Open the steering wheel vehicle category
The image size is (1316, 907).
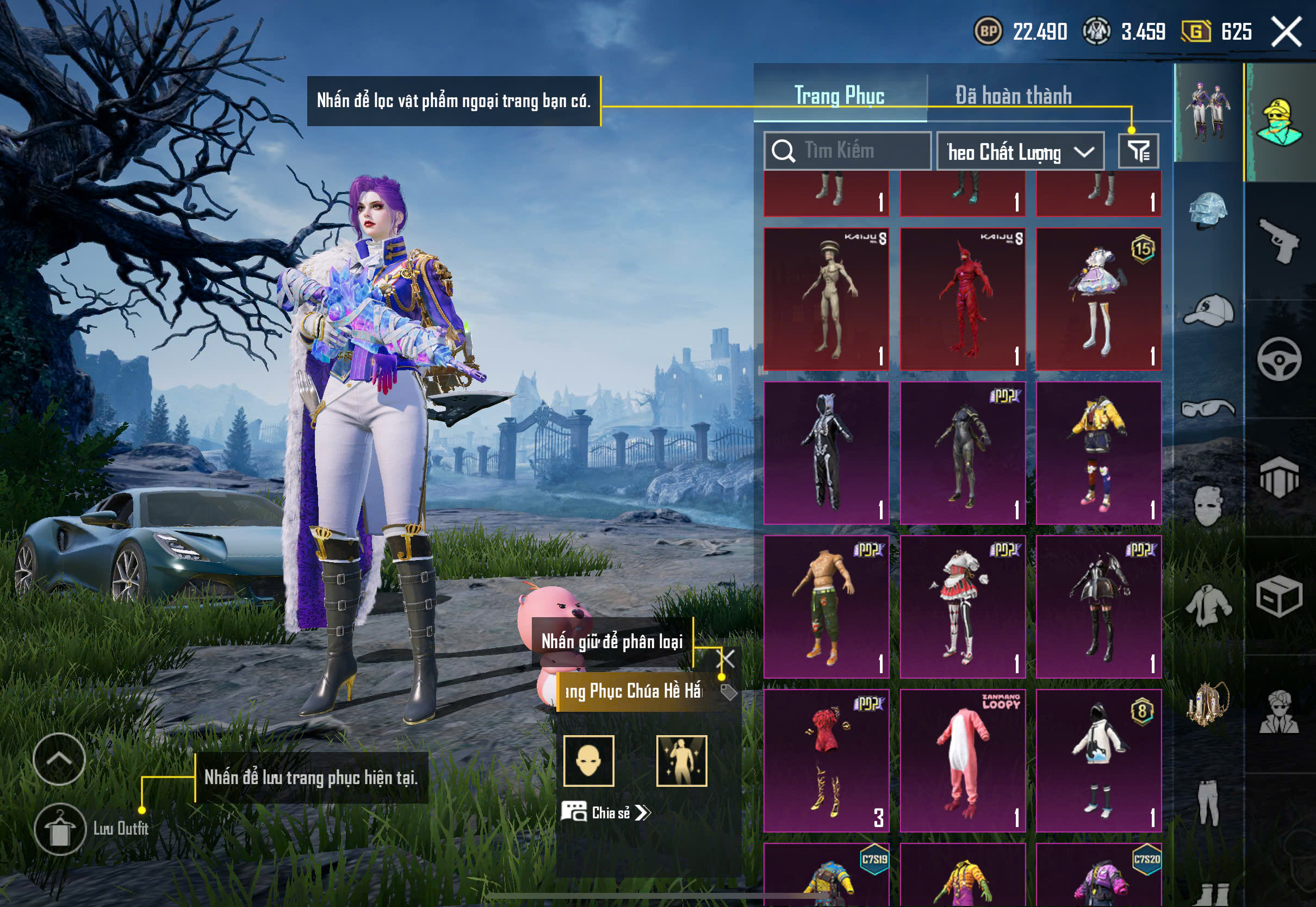1279,359
